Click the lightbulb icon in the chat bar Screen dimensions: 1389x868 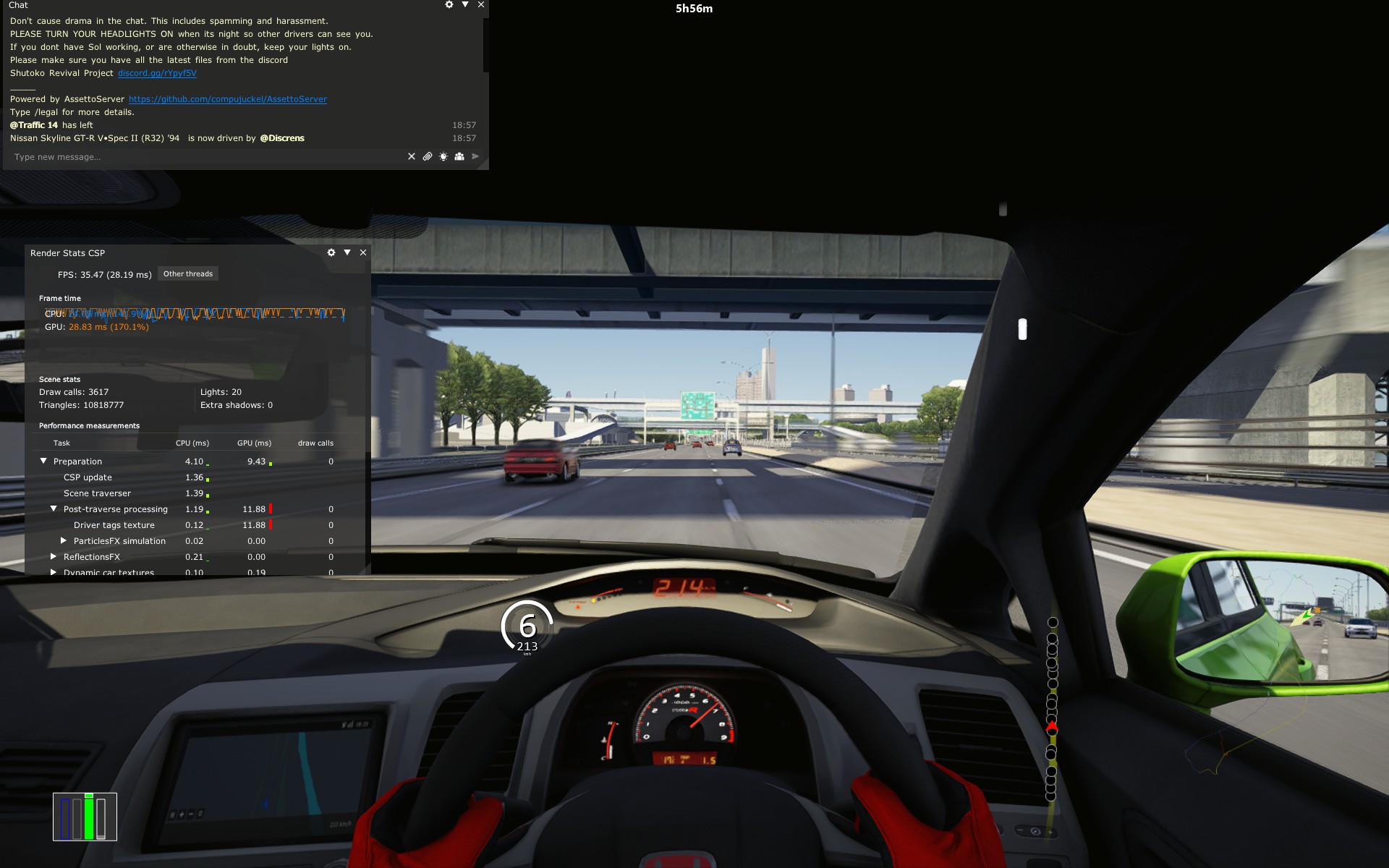[x=443, y=156]
